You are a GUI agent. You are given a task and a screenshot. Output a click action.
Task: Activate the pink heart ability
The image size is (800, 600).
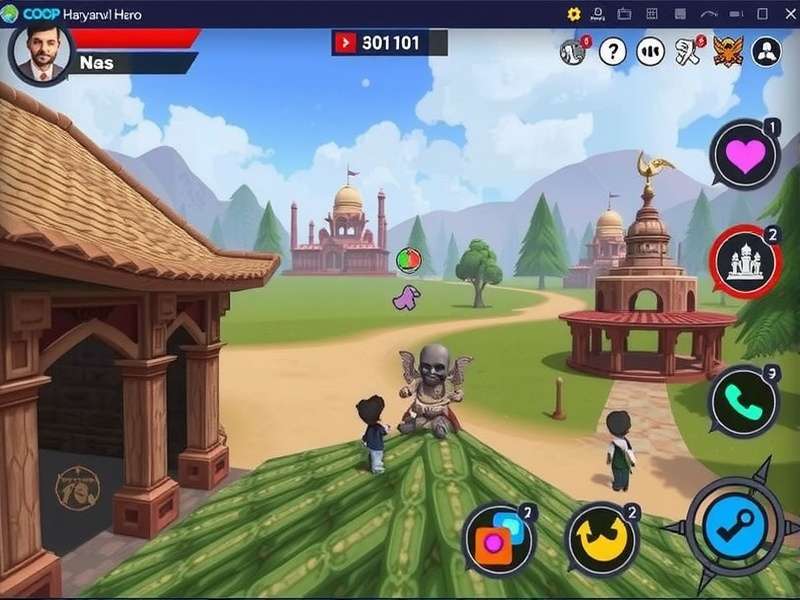pos(745,156)
